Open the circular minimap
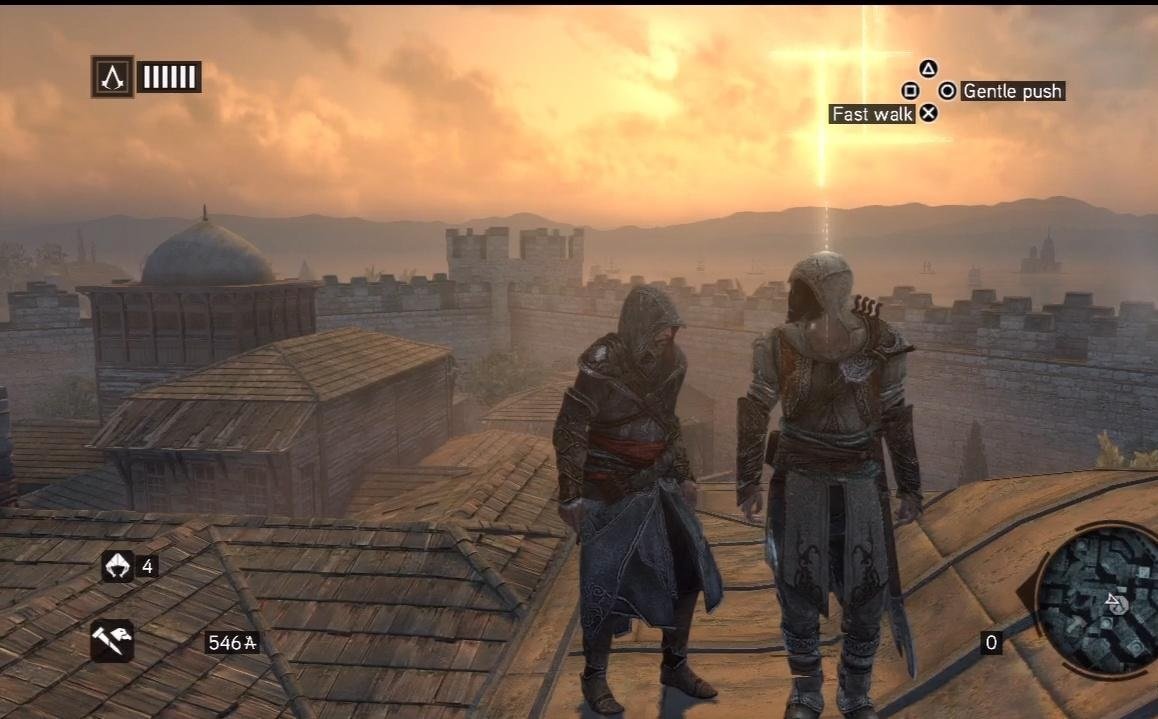1158x719 pixels. tap(1099, 602)
